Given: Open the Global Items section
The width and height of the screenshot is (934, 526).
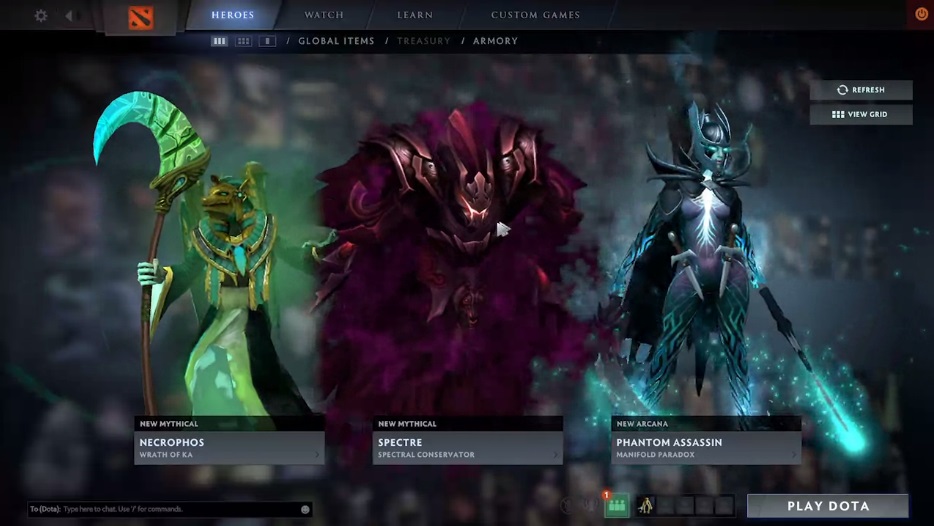Looking at the screenshot, I should tap(336, 41).
